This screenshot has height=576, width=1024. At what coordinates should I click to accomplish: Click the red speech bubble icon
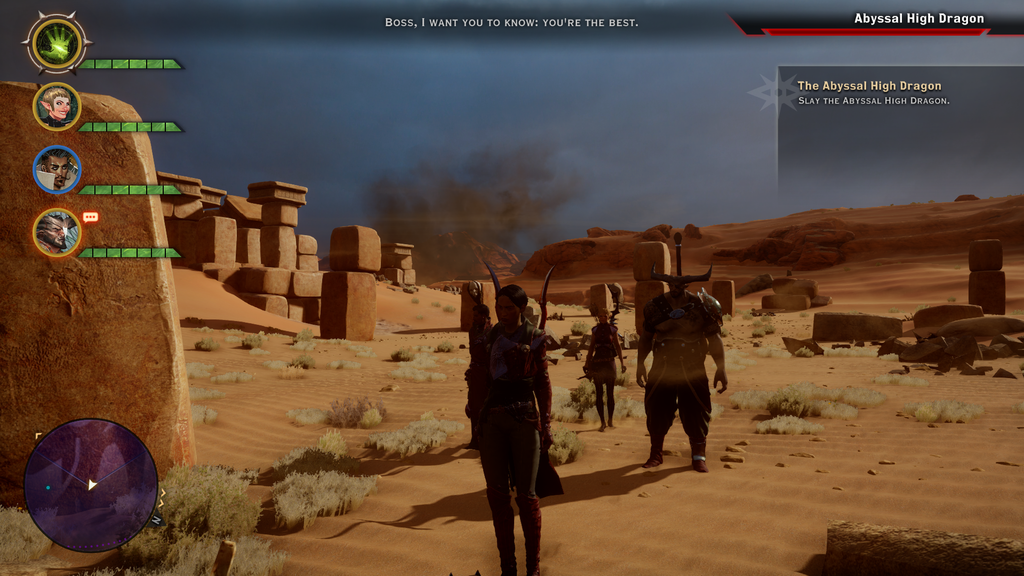click(90, 217)
